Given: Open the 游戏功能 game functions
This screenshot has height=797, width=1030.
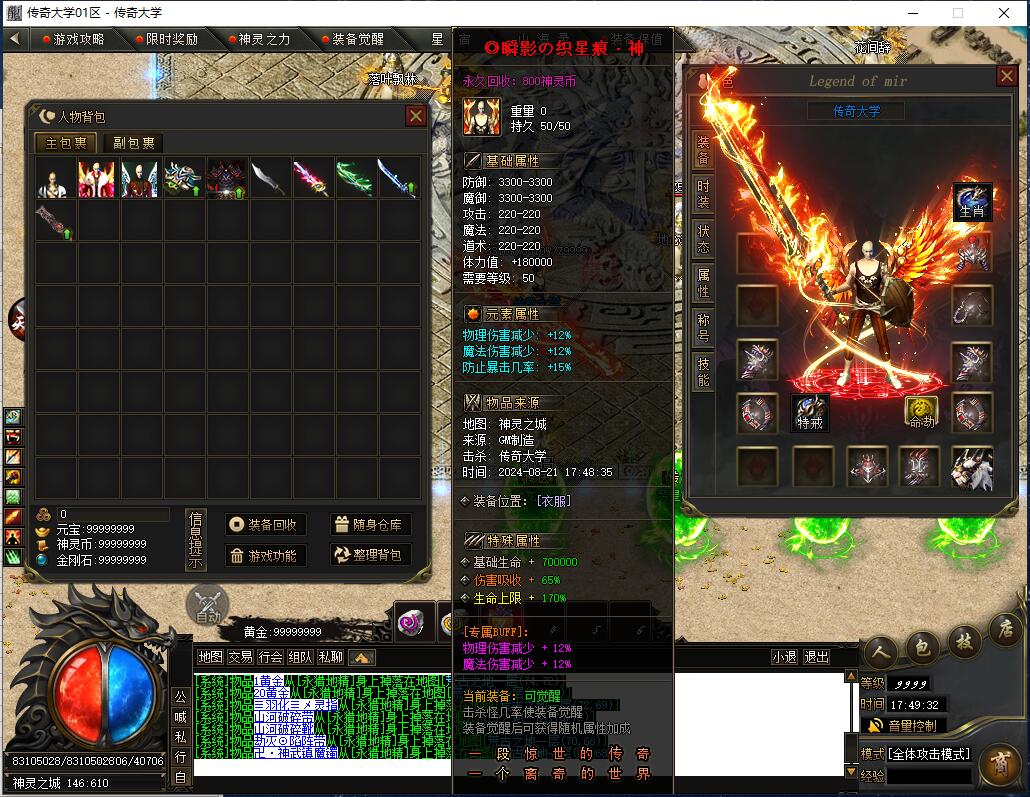Looking at the screenshot, I should point(262,555).
